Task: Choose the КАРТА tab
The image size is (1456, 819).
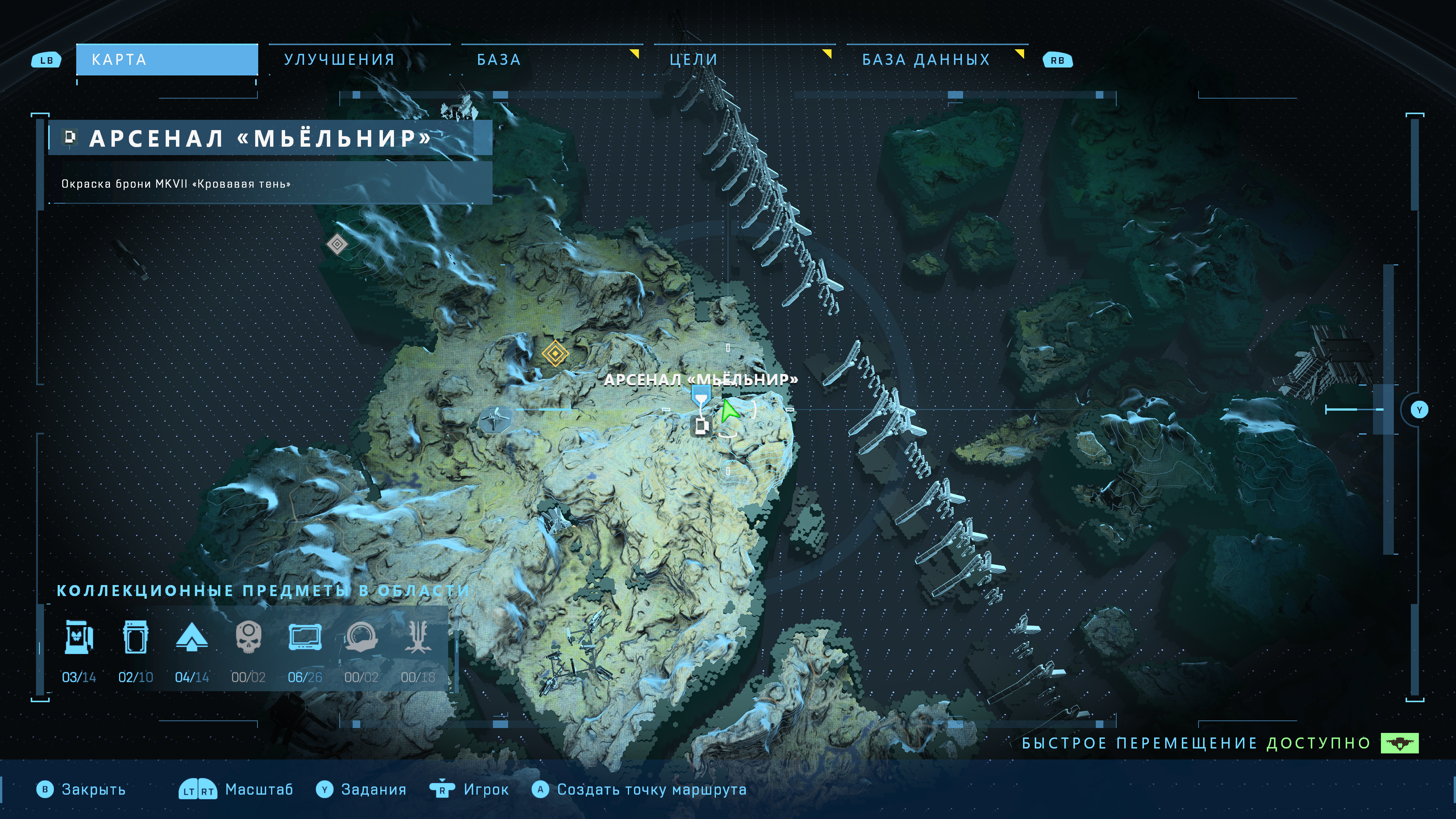Action: point(167,60)
